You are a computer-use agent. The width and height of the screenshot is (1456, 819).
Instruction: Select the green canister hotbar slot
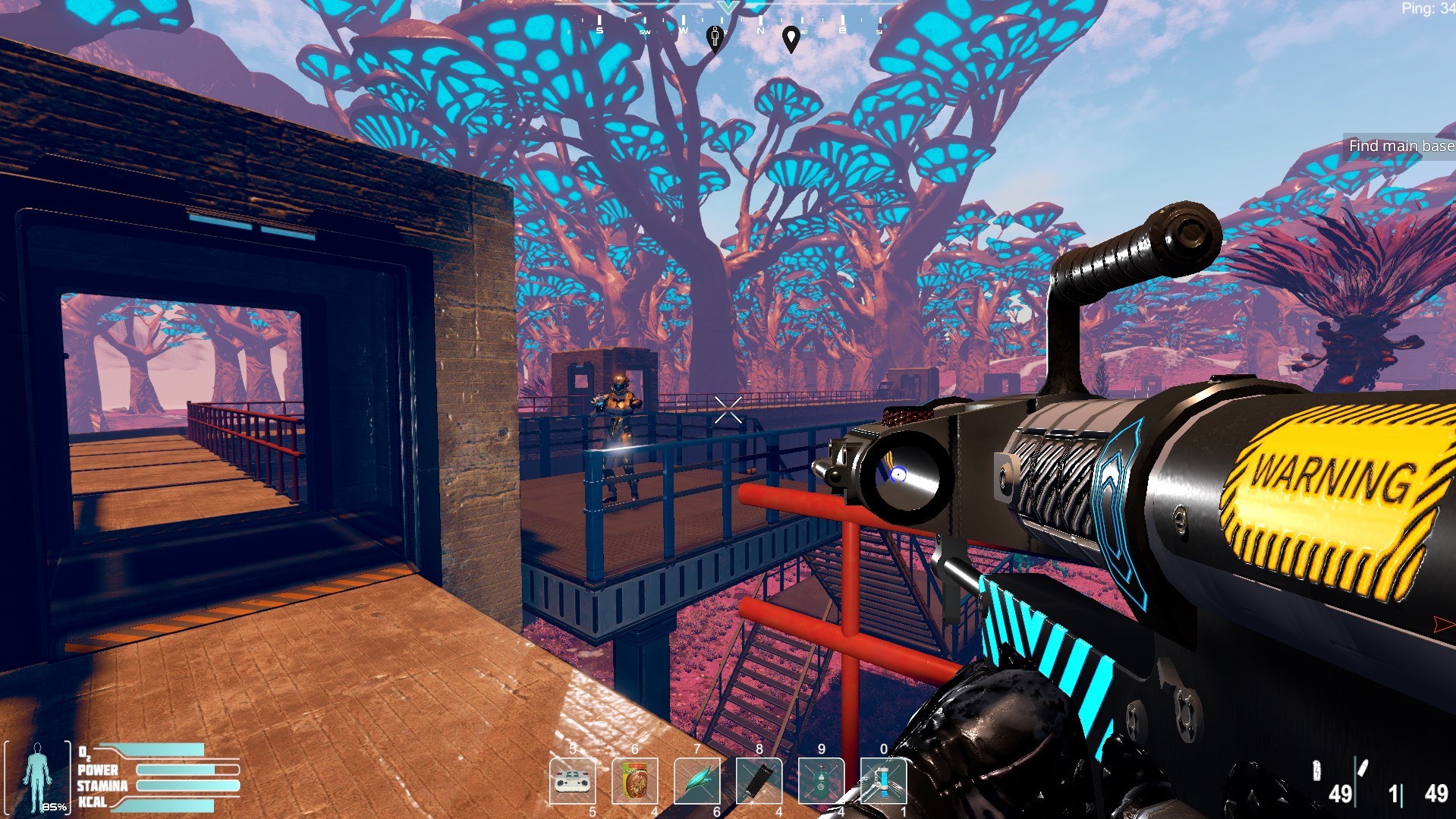click(x=821, y=781)
